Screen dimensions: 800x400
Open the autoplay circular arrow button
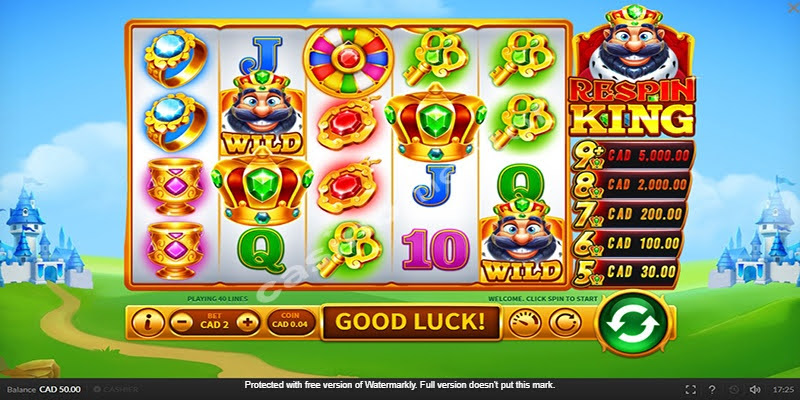565,322
